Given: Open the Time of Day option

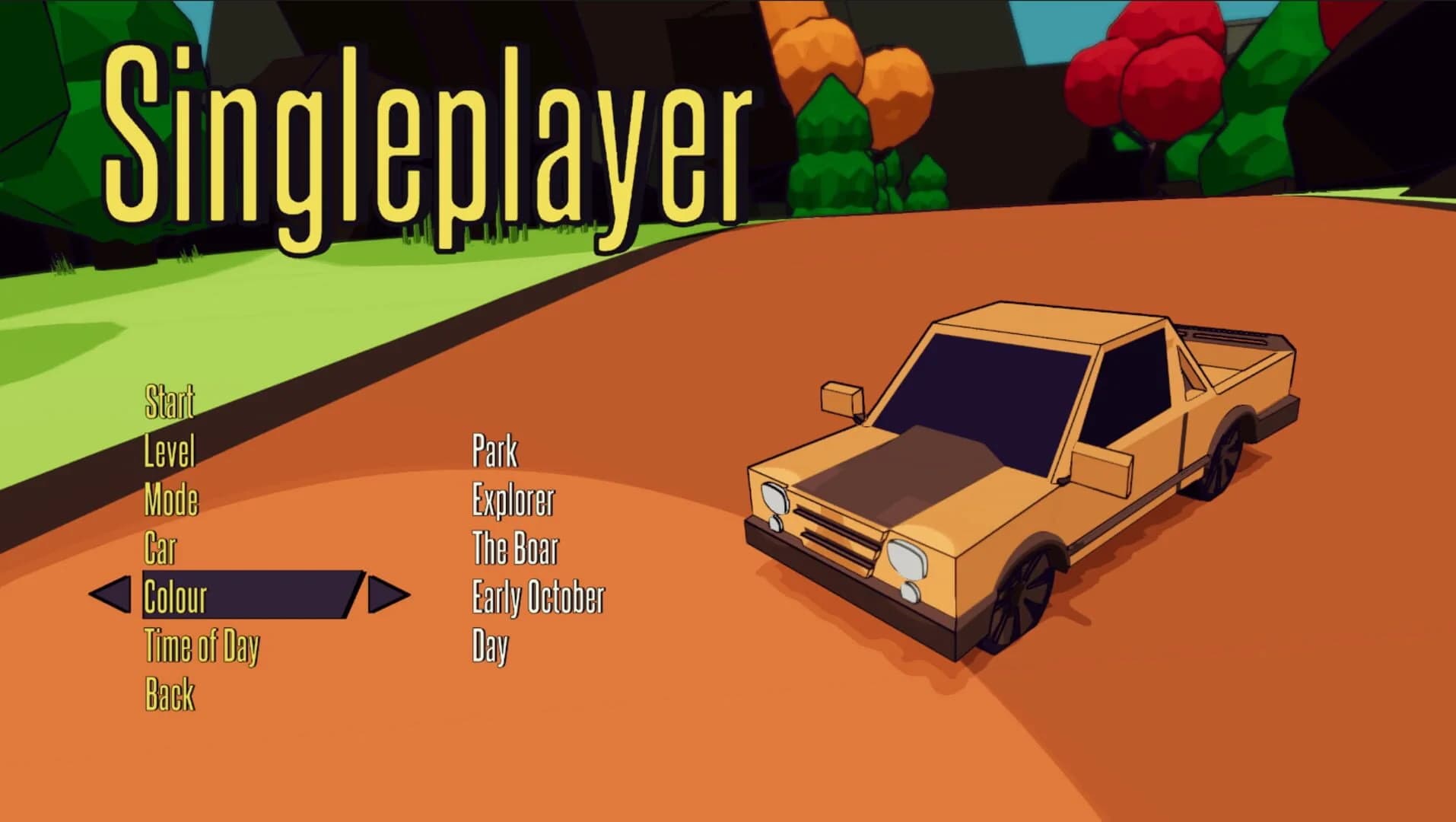Looking at the screenshot, I should 202,646.
